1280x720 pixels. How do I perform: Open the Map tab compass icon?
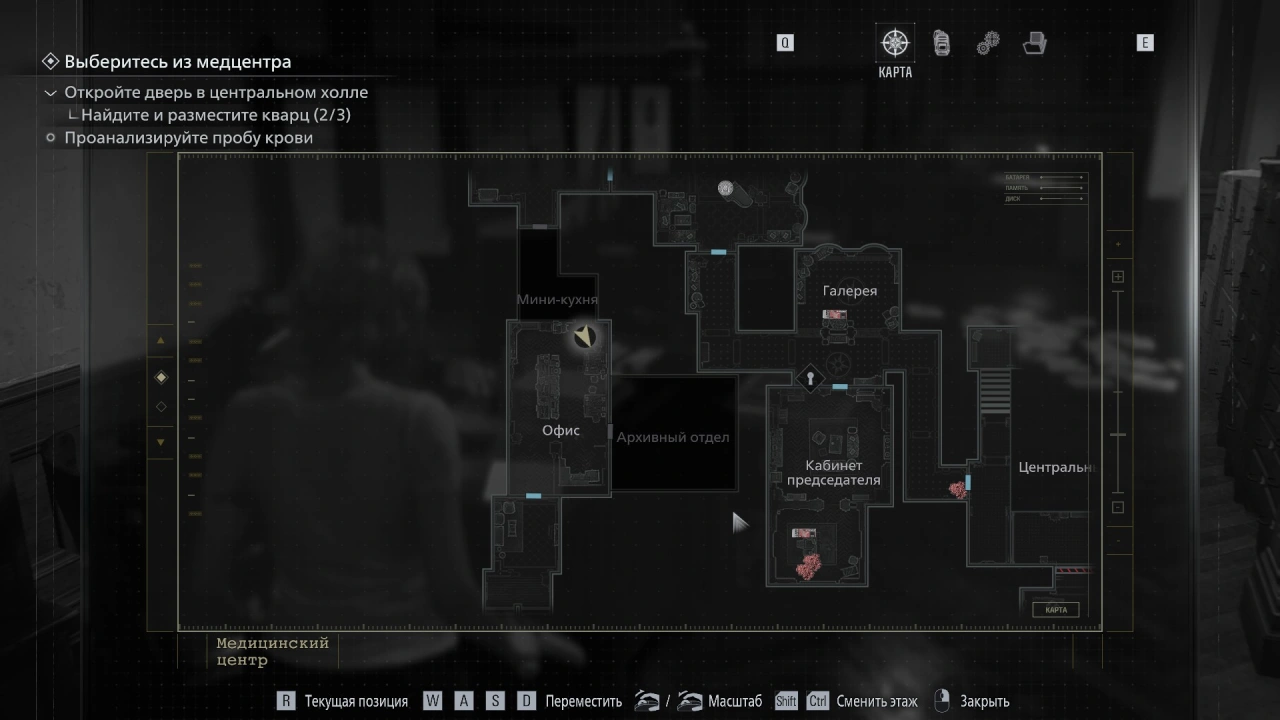click(x=894, y=43)
